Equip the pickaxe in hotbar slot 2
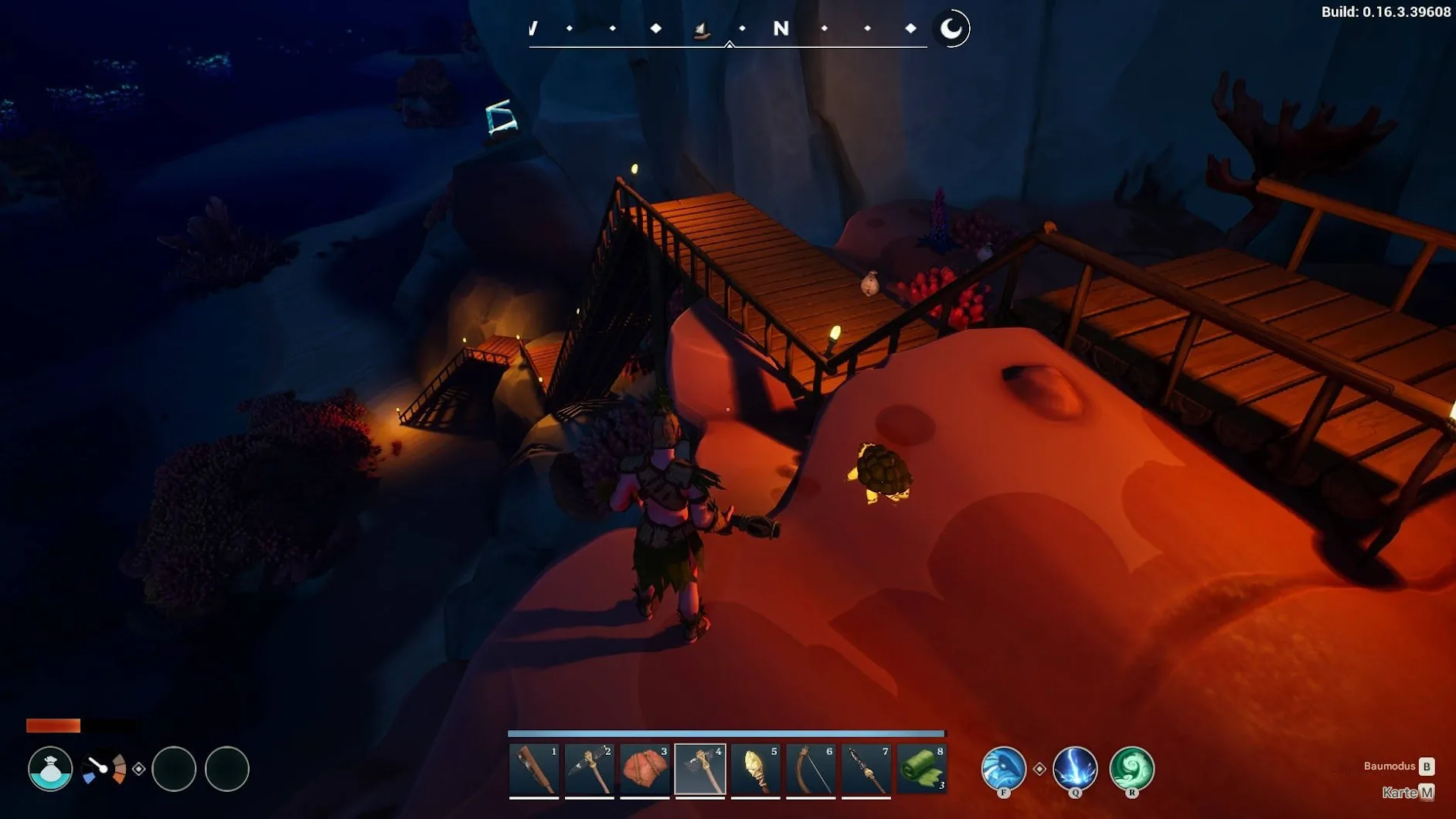Image resolution: width=1456 pixels, height=819 pixels. click(x=590, y=770)
